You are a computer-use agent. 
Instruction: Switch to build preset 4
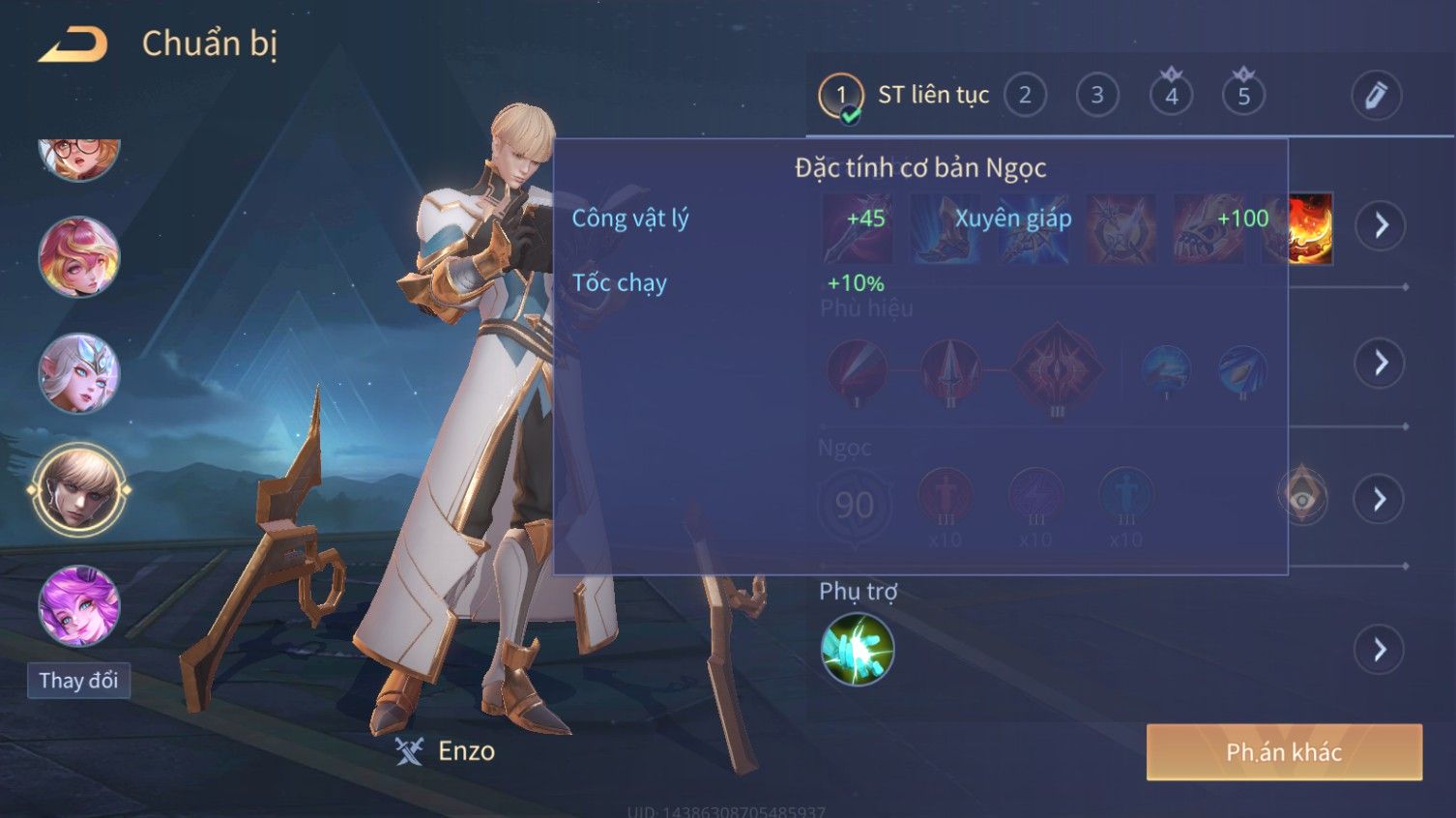(x=1171, y=96)
